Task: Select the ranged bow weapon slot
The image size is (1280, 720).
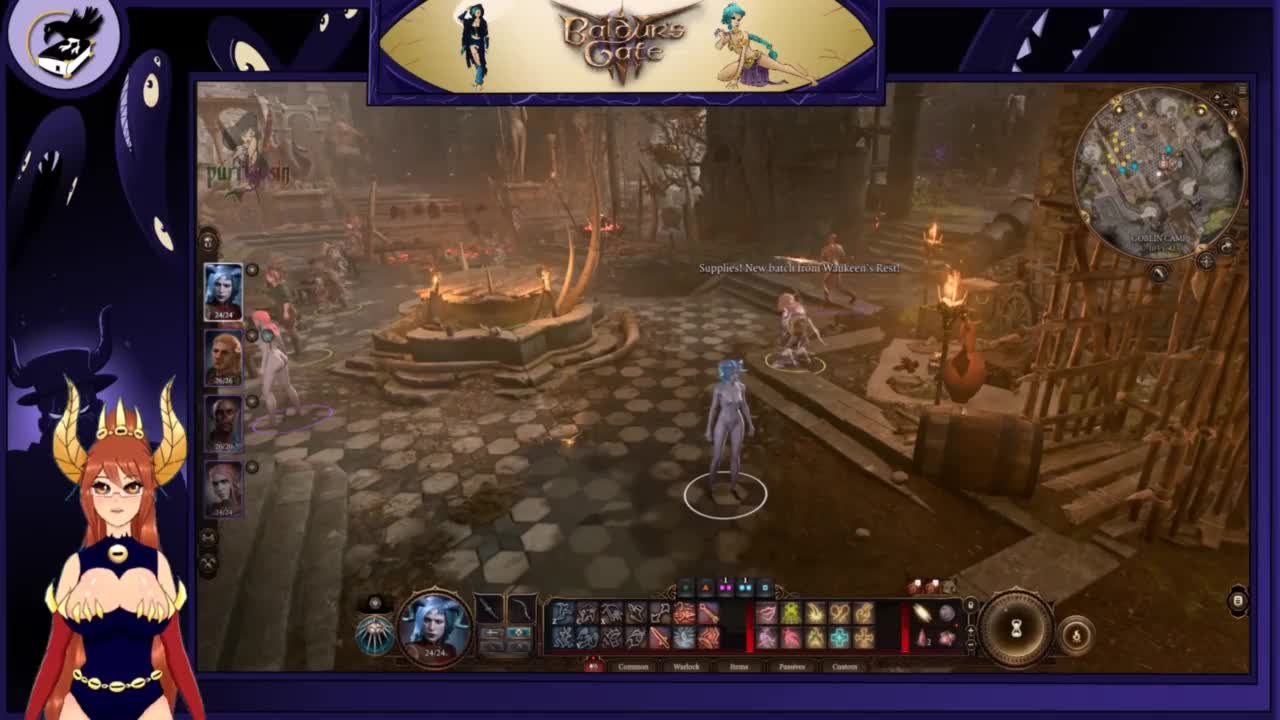Action: (521, 608)
